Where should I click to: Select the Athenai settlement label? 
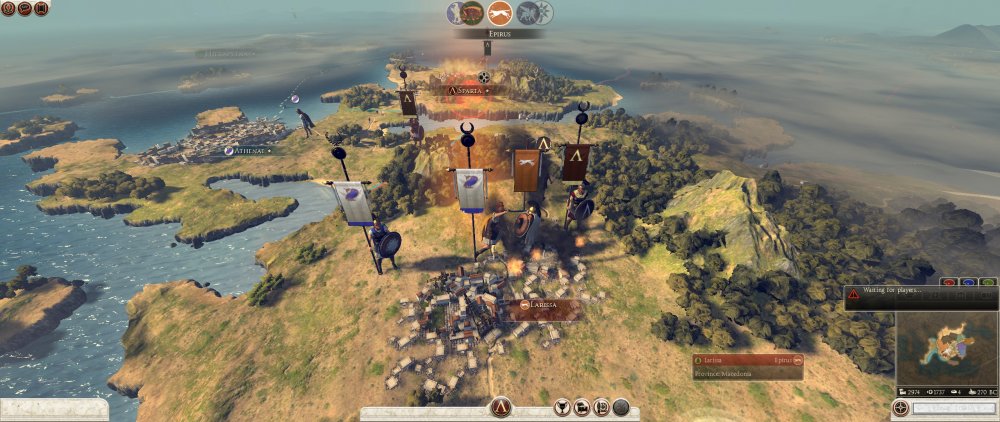pyautogui.click(x=250, y=150)
